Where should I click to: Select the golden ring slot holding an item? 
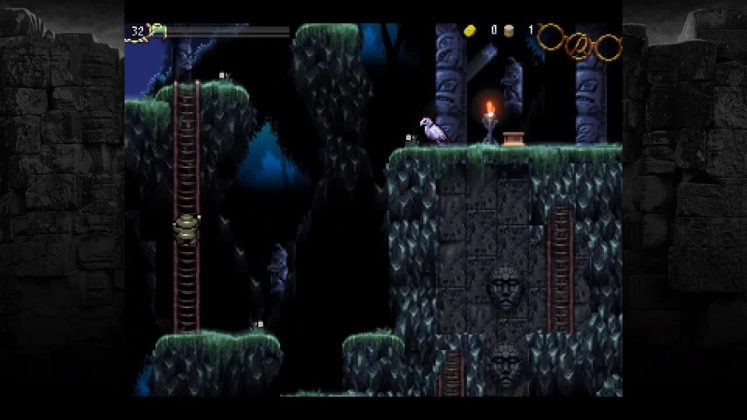tap(579, 45)
